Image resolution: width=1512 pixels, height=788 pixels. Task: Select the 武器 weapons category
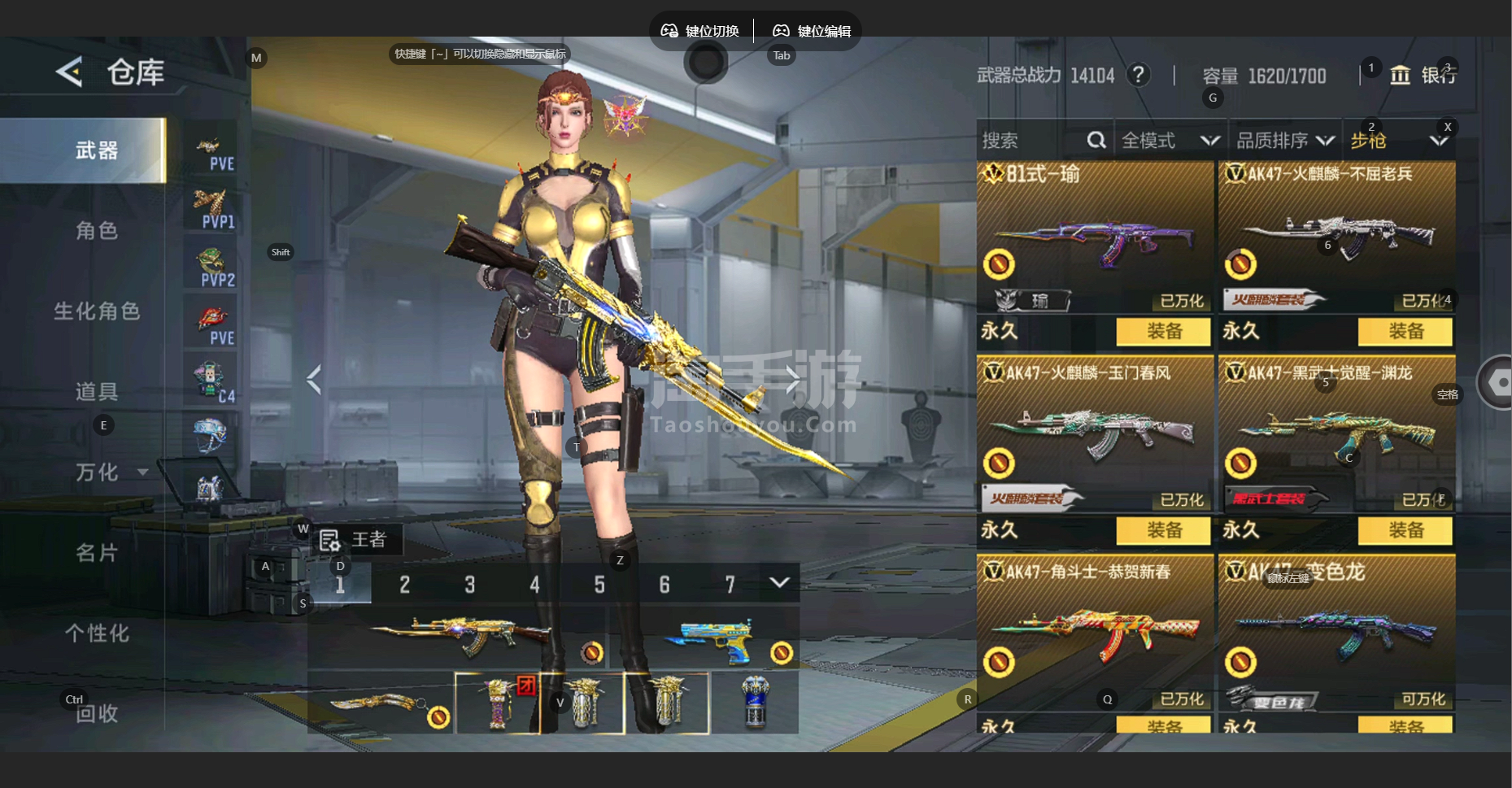pyautogui.click(x=96, y=150)
